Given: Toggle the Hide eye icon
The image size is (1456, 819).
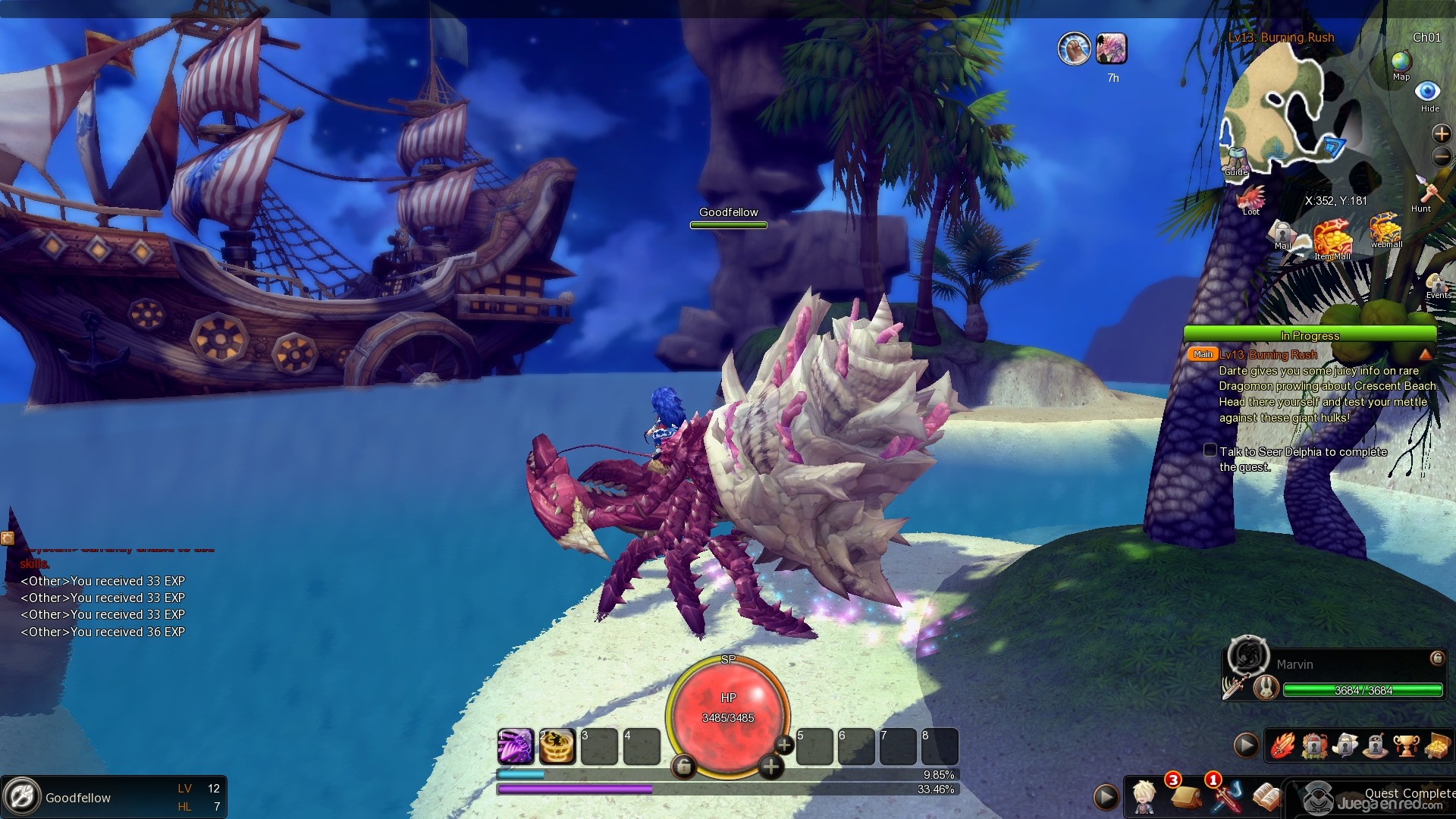Looking at the screenshot, I should pos(1428,92).
